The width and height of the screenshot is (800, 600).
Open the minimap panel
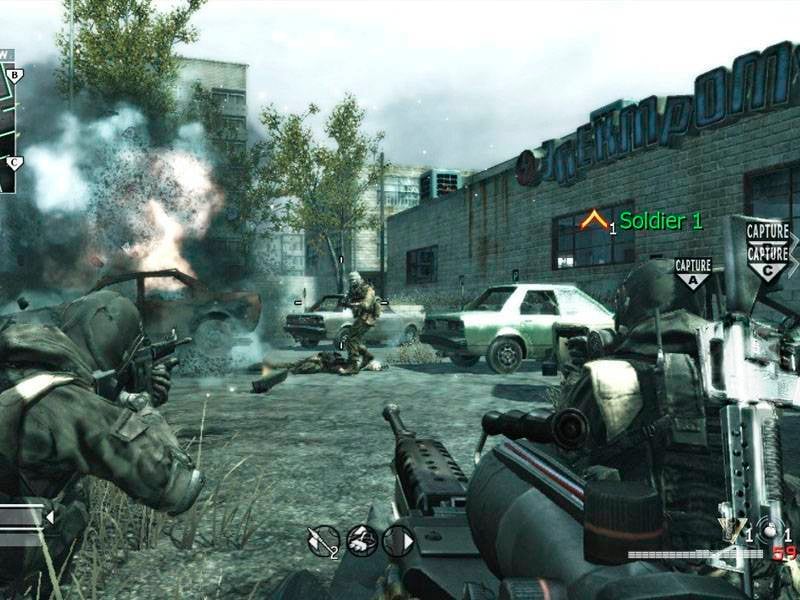8,120
